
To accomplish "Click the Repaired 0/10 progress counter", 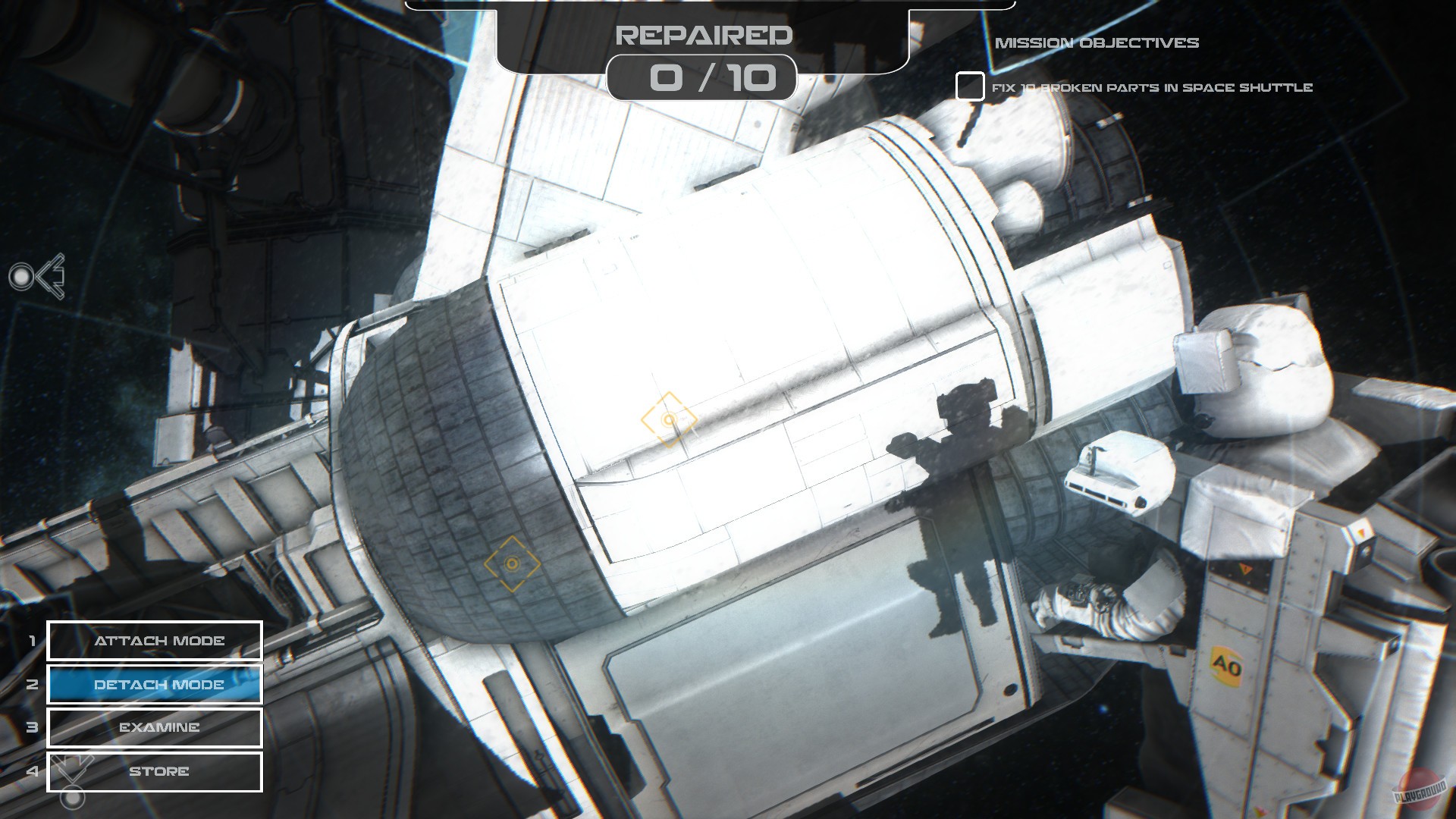I will click(701, 78).
